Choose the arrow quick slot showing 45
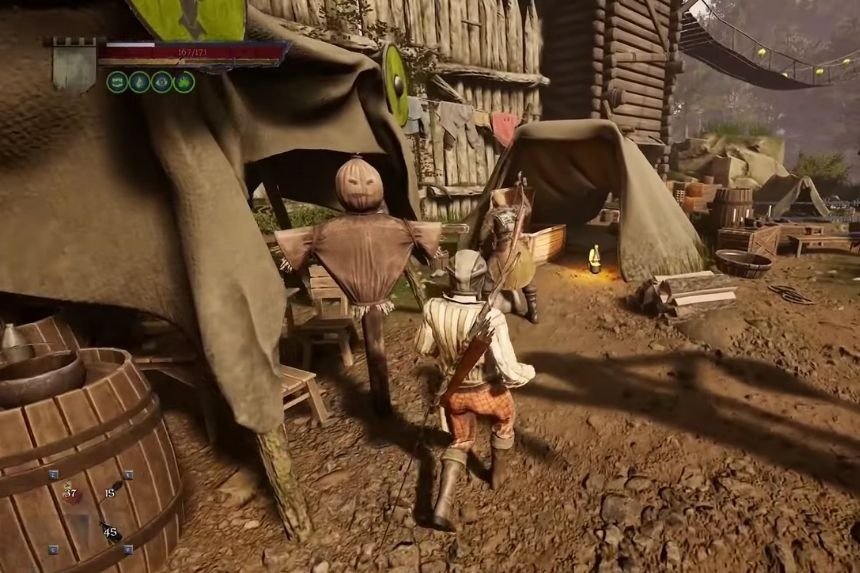860x573 pixels. pos(109,531)
